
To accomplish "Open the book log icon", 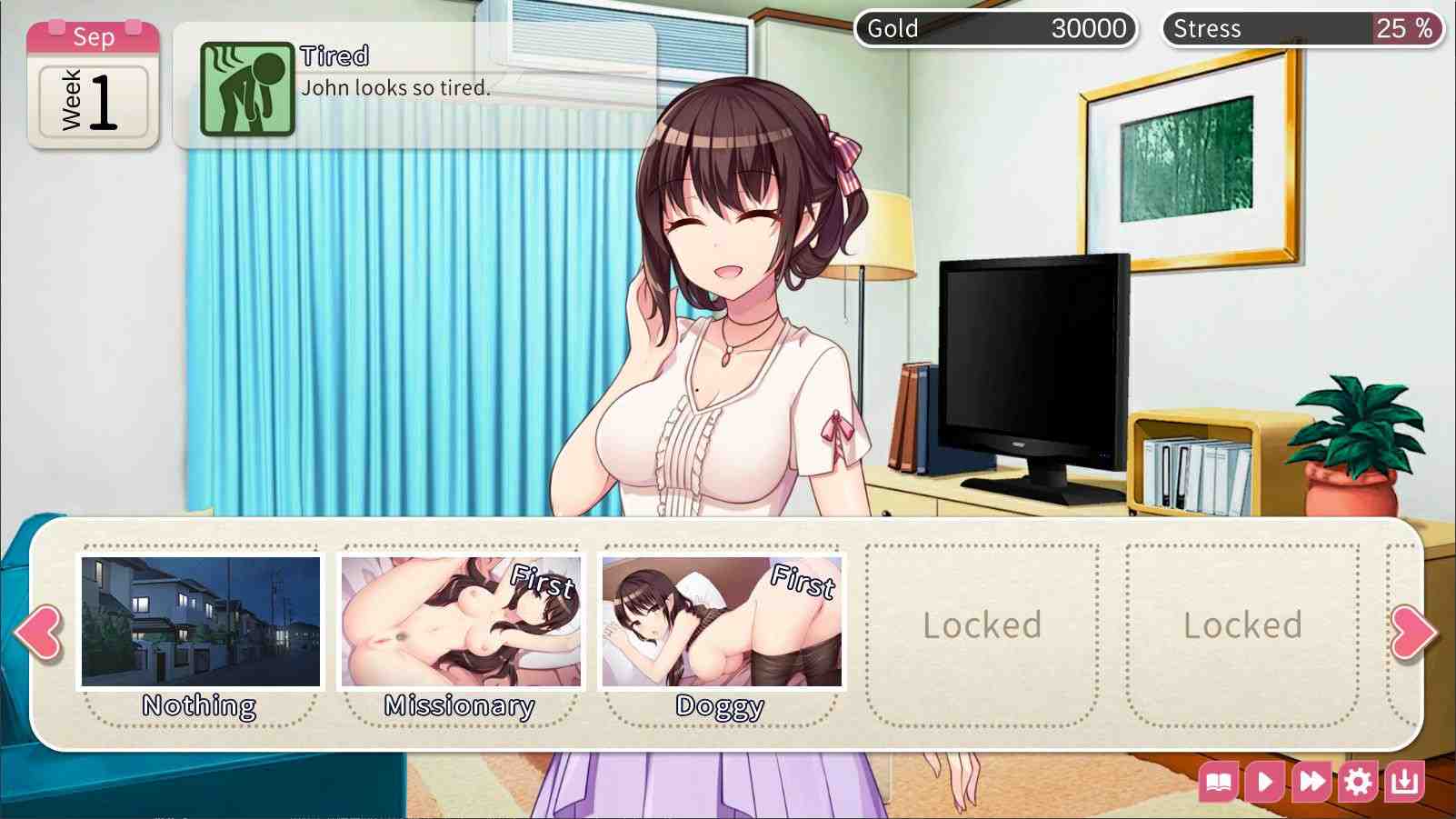I will (1219, 782).
